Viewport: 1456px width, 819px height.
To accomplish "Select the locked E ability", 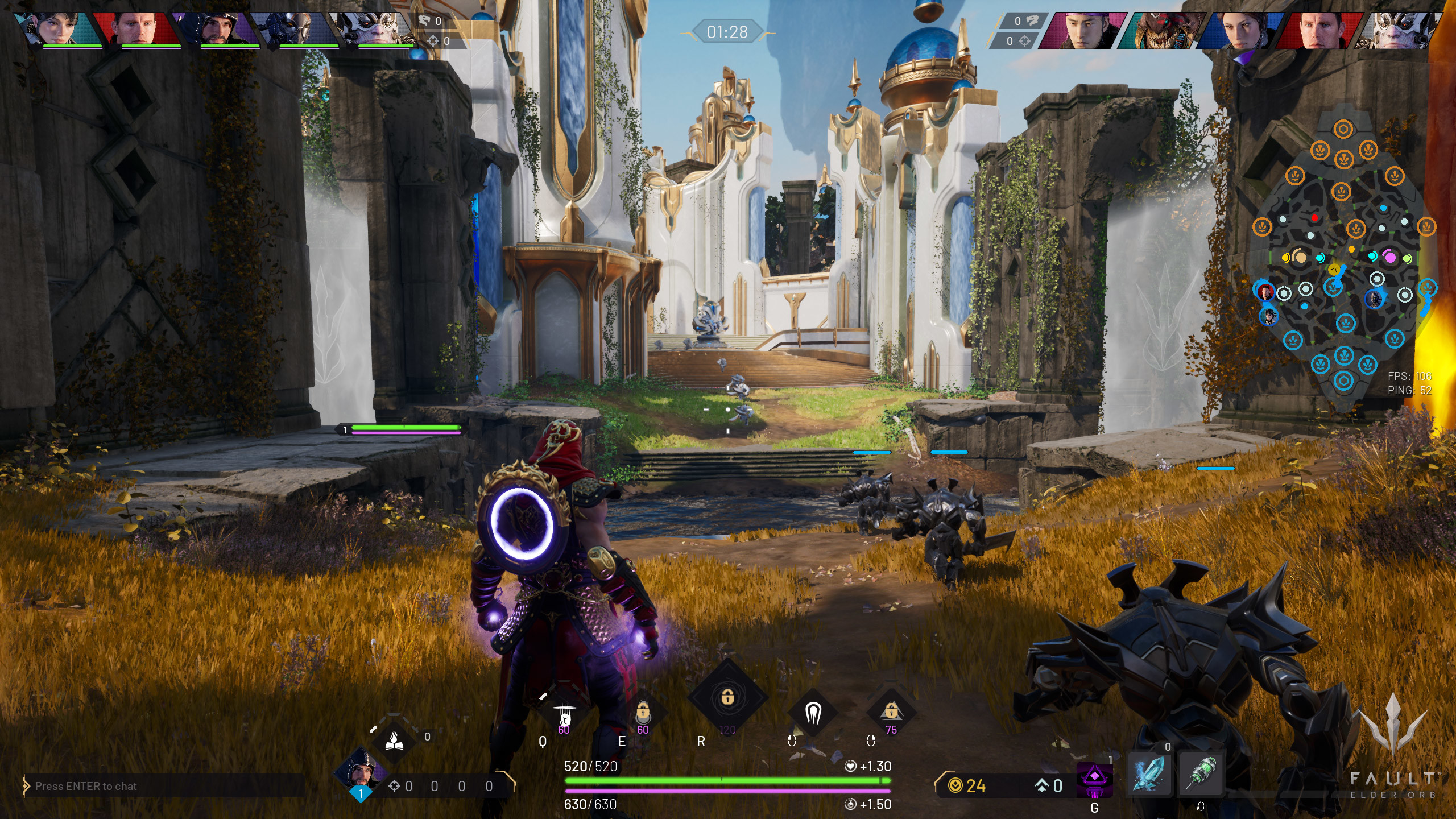I will [x=643, y=712].
